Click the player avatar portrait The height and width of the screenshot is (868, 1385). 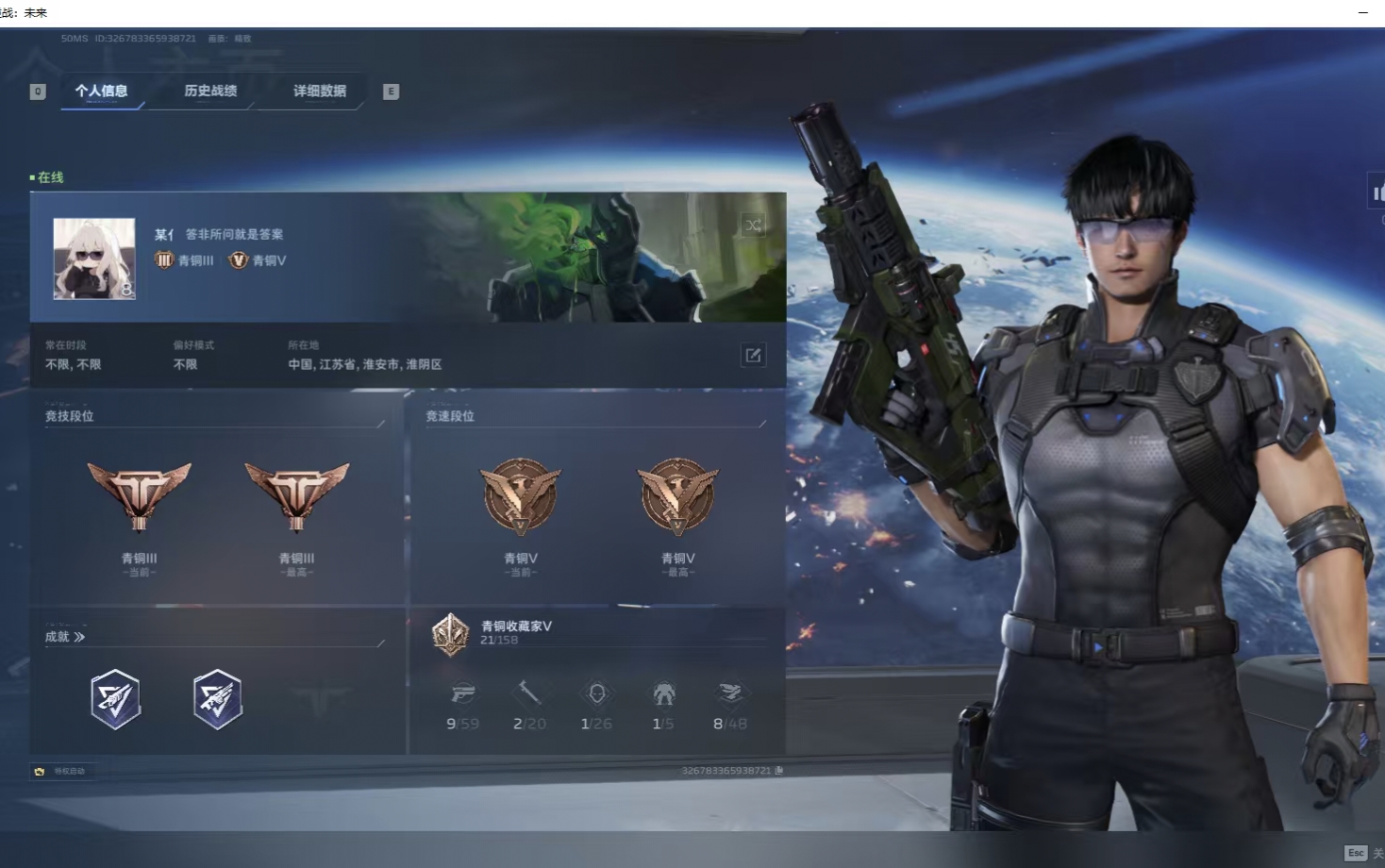[94, 259]
